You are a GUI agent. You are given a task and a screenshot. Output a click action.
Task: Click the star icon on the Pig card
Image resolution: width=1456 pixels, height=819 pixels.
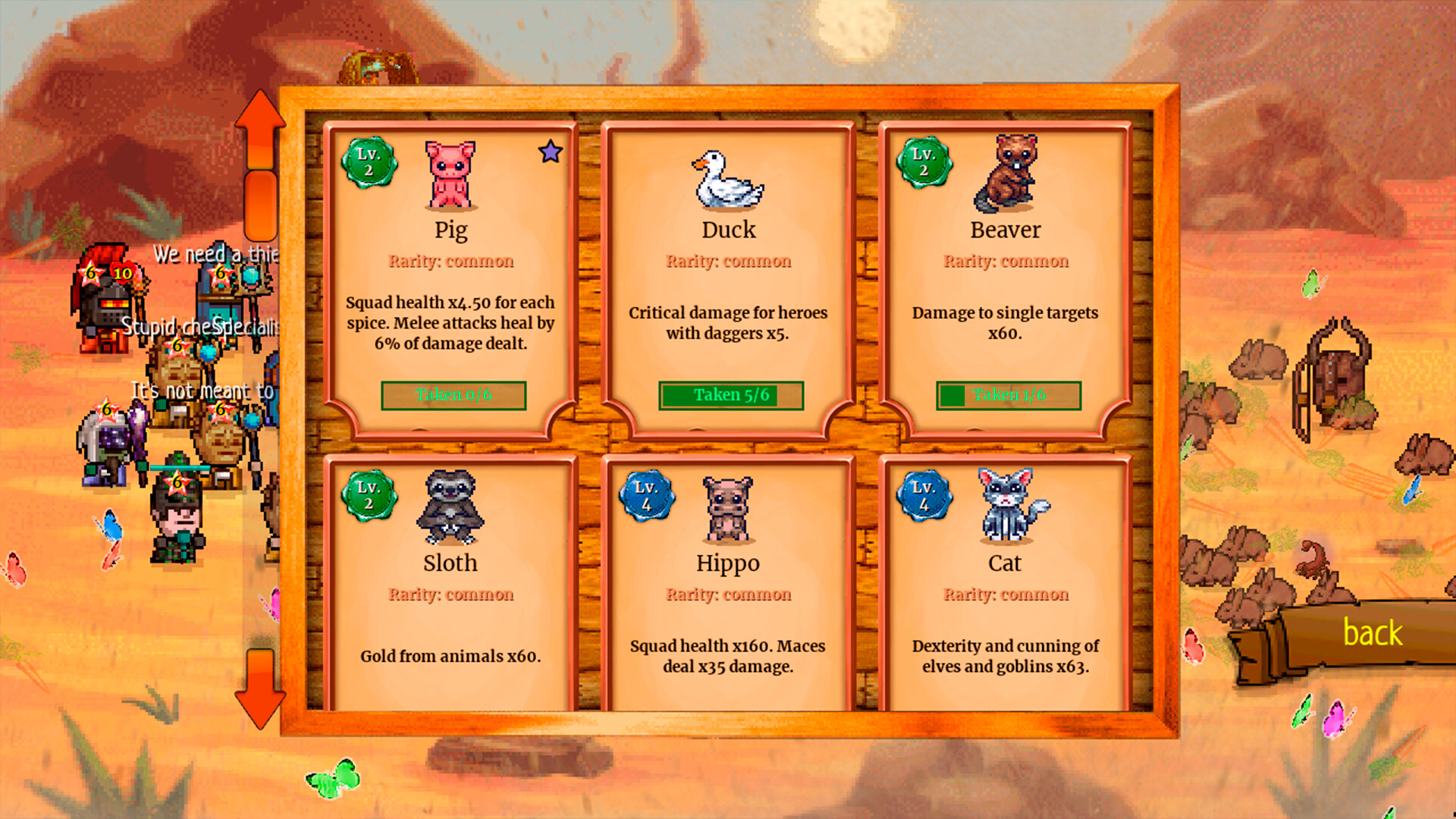click(x=551, y=152)
